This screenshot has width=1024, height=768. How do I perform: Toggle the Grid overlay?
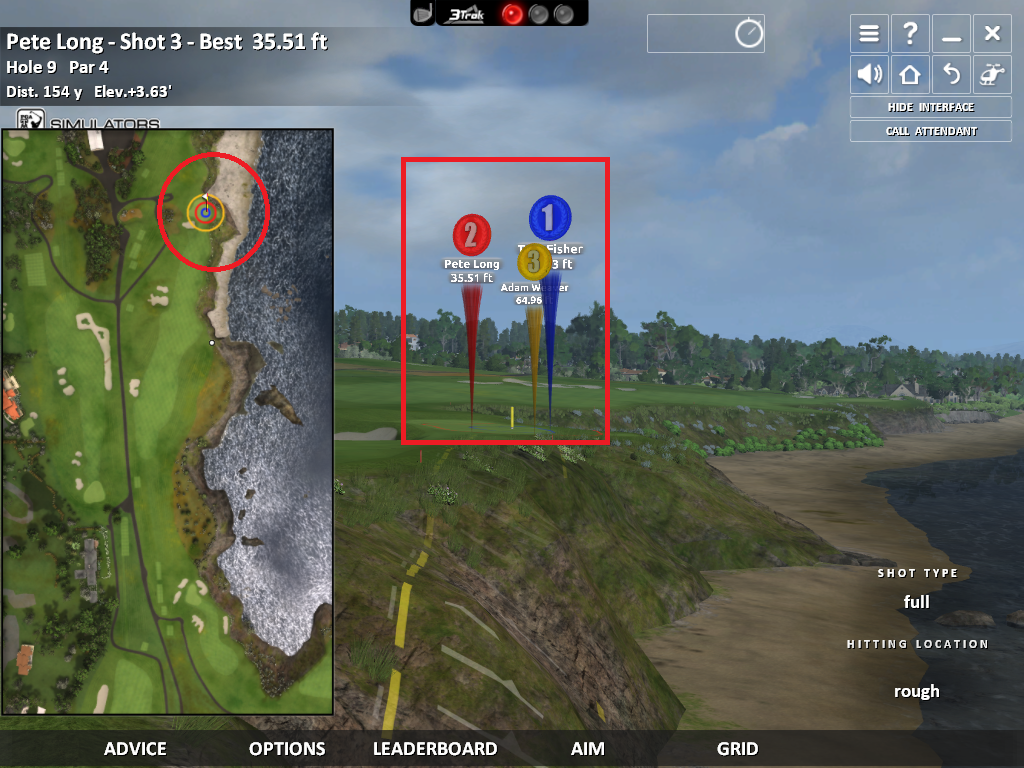point(737,748)
